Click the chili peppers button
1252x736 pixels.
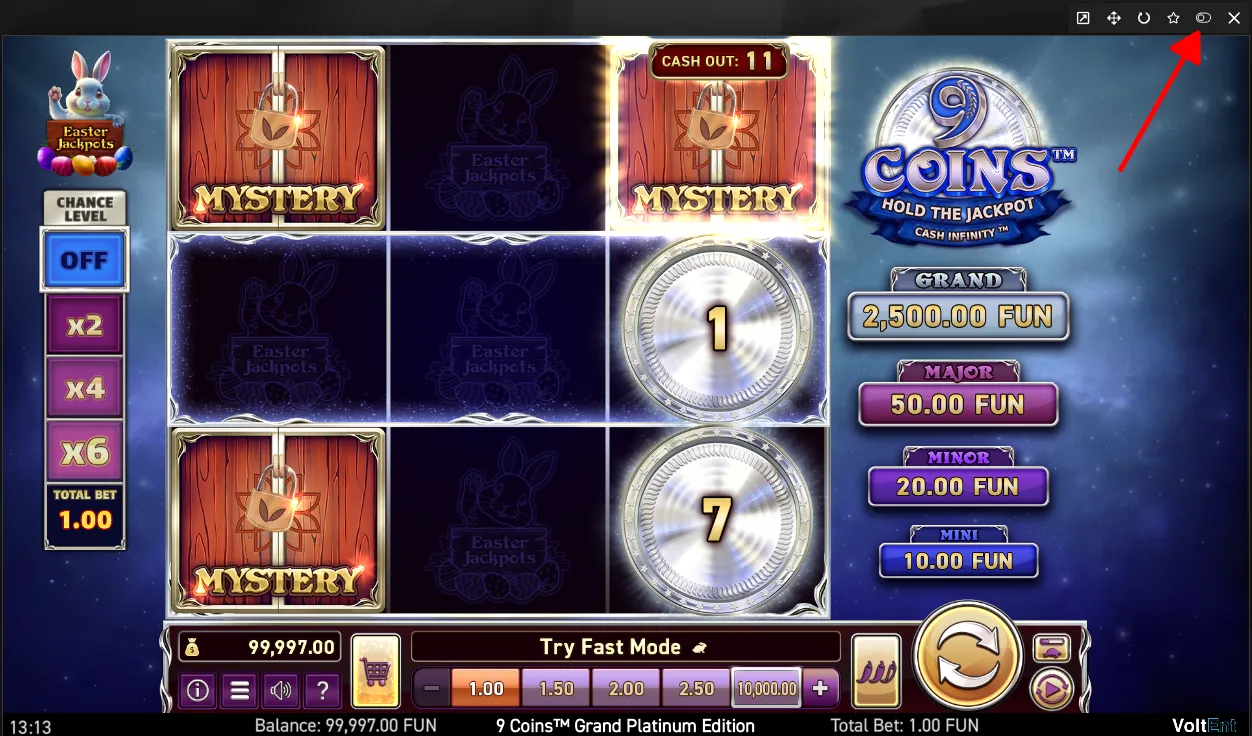pos(876,671)
